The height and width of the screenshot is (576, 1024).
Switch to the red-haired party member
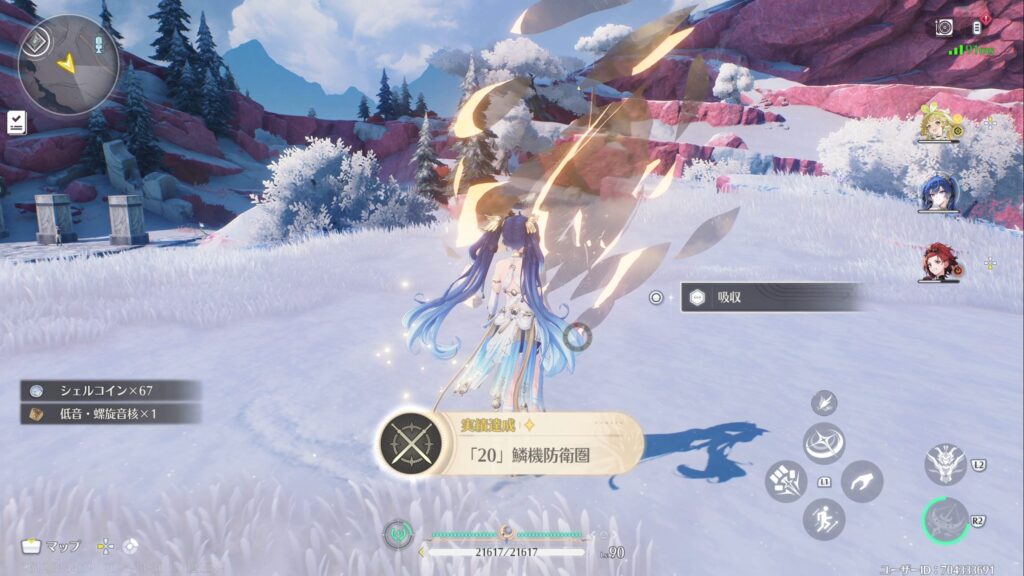[939, 262]
